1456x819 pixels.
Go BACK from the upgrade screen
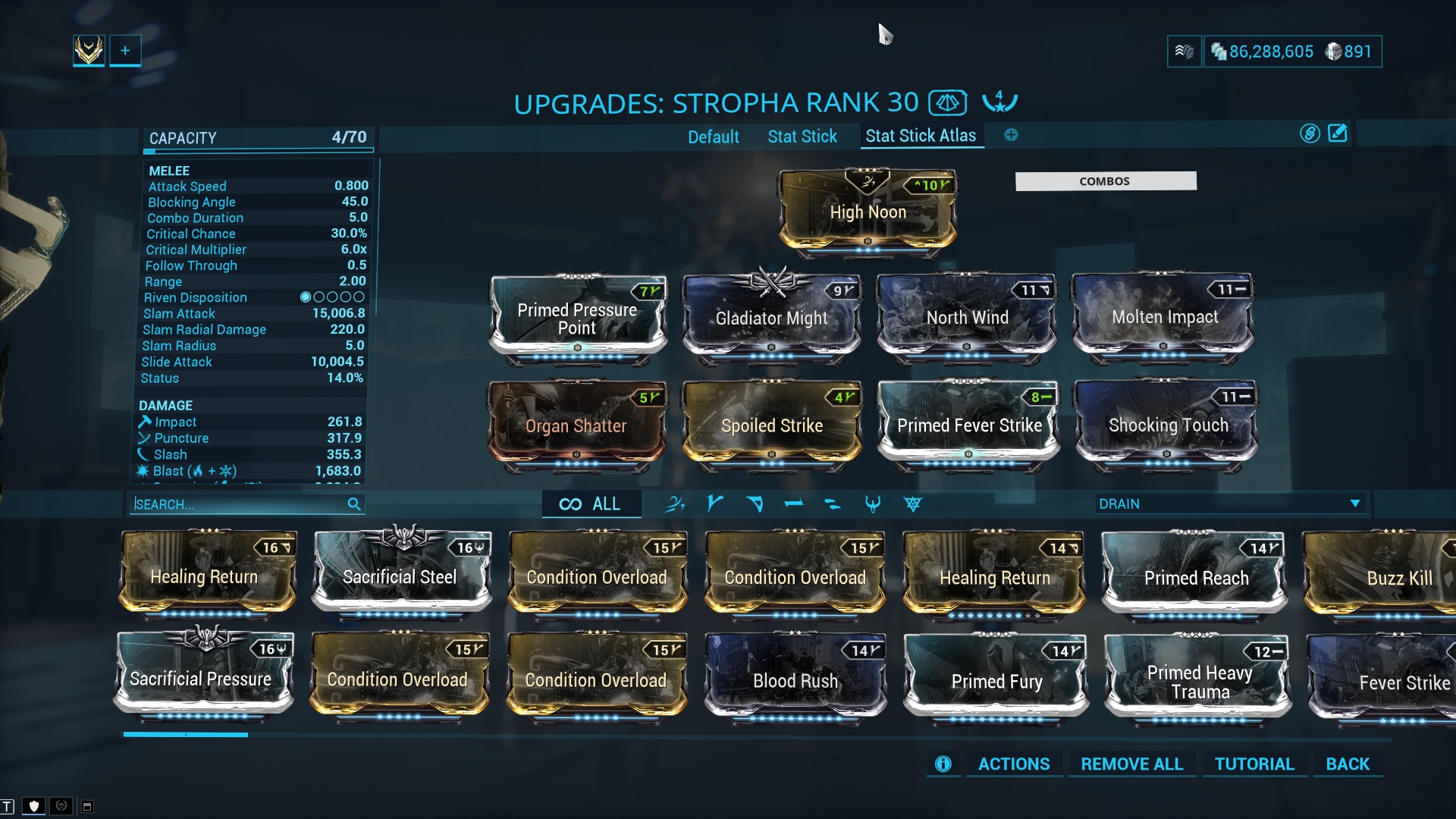pyautogui.click(x=1348, y=764)
